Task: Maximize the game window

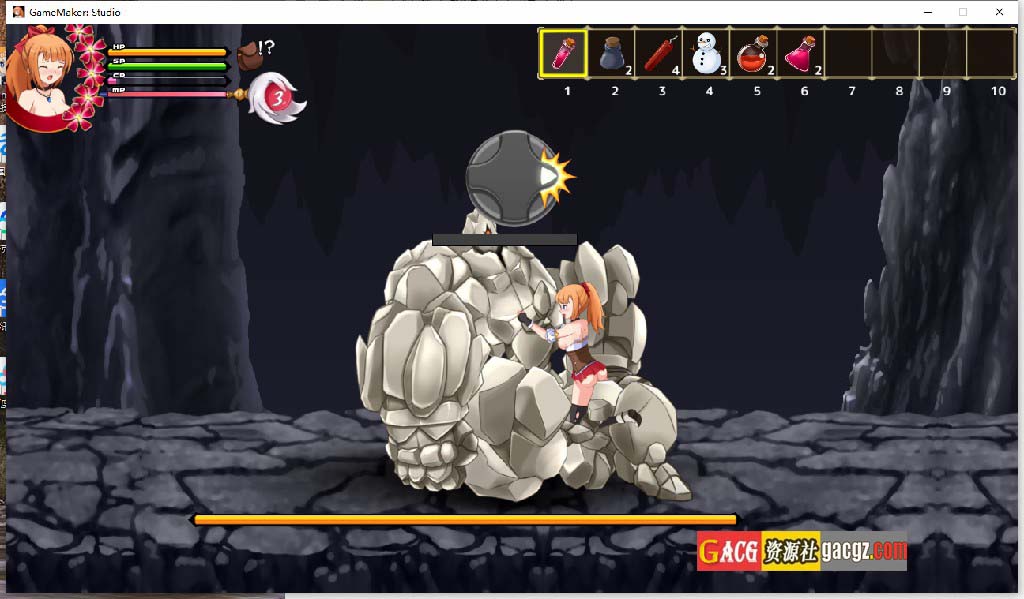Action: [x=963, y=12]
